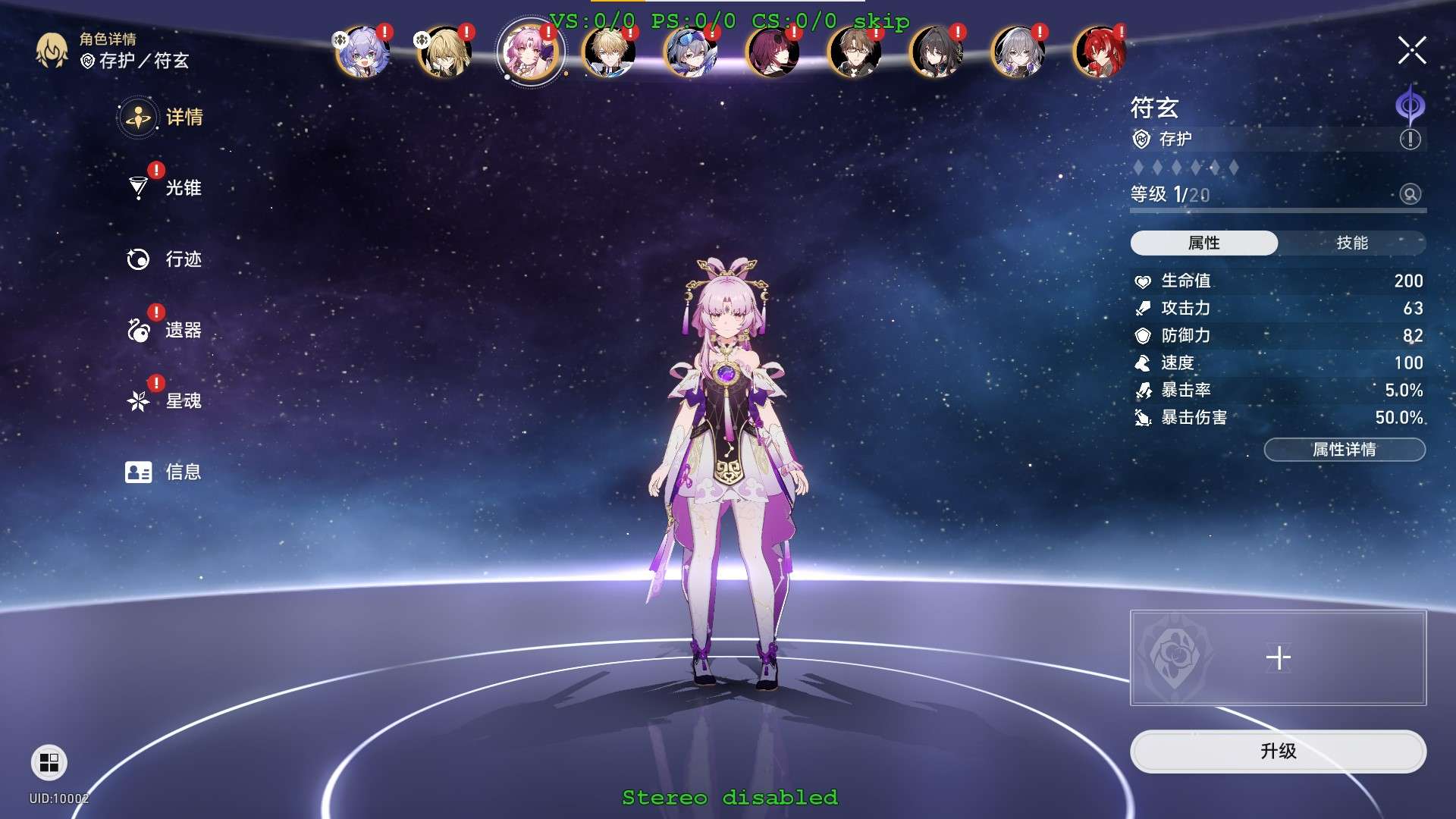
Task: Add a light cone in the empty plus slot
Action: click(1278, 657)
